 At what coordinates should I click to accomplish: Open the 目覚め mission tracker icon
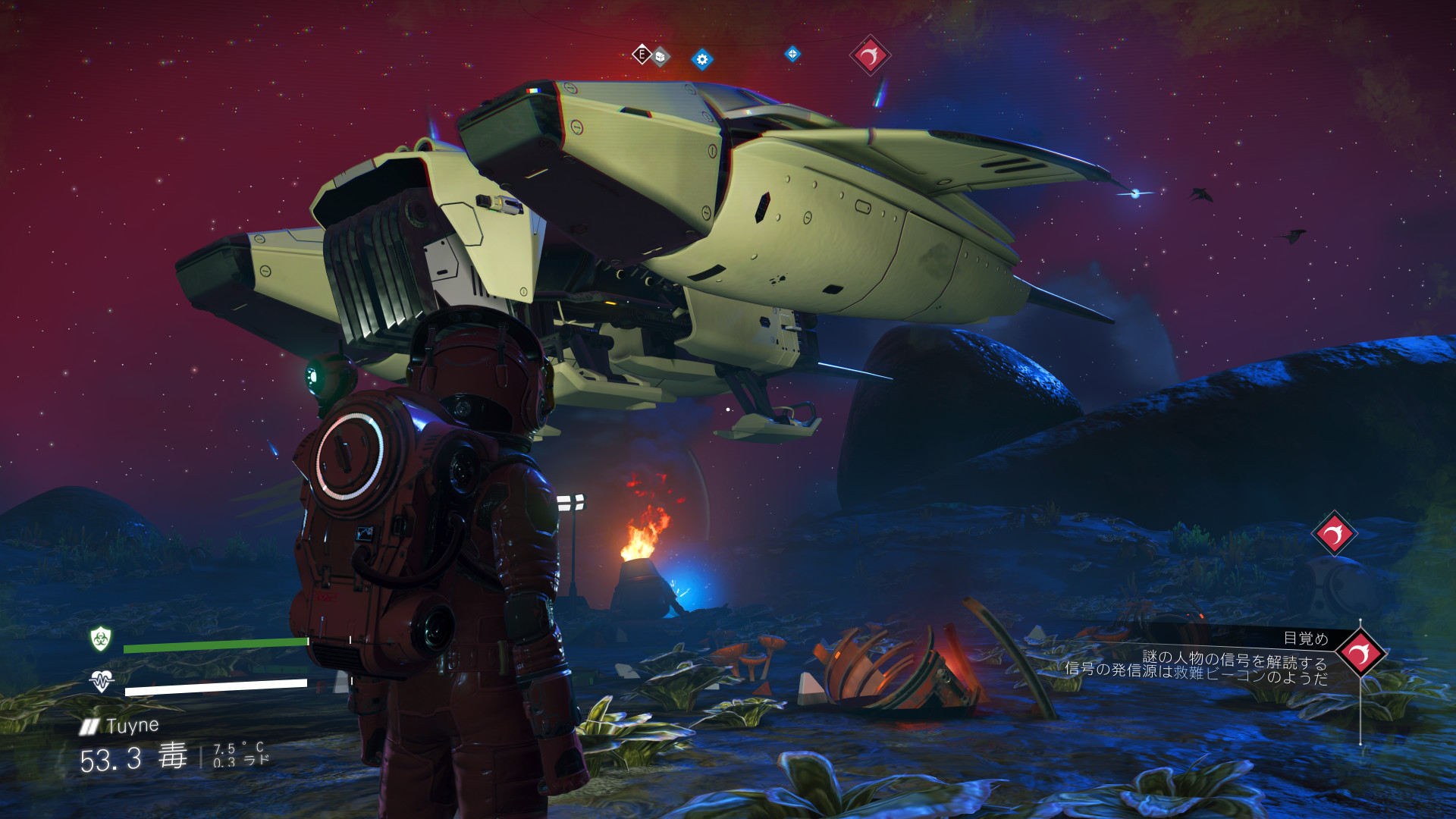point(1360,653)
